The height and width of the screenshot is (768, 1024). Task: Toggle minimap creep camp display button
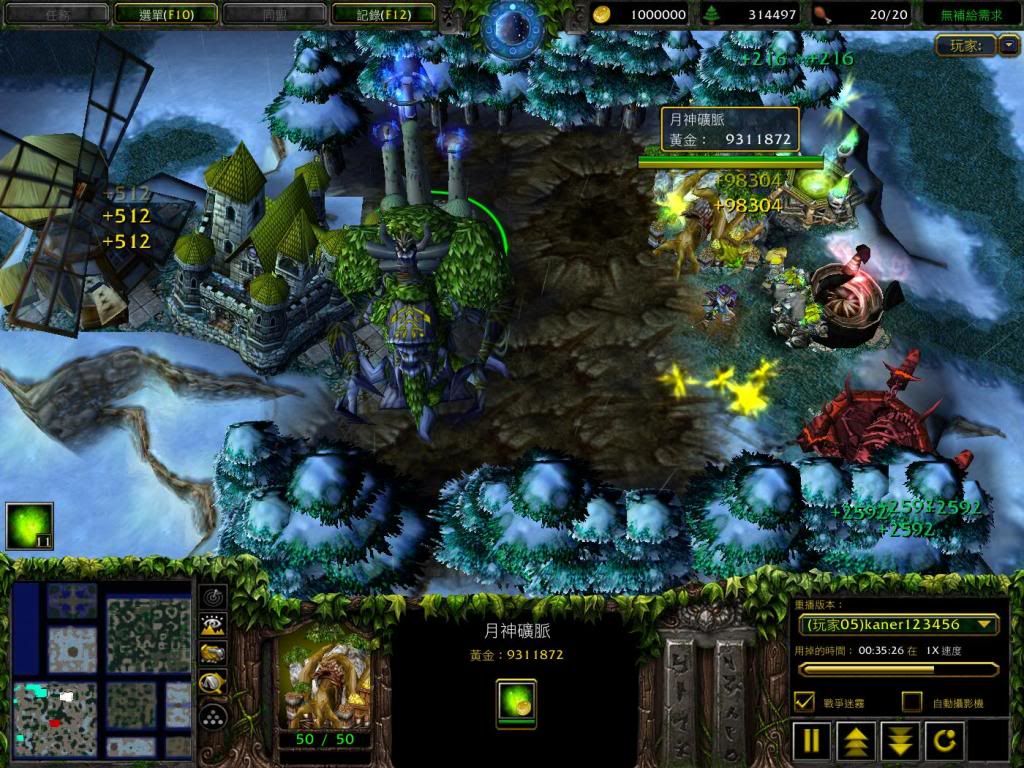coord(213,684)
